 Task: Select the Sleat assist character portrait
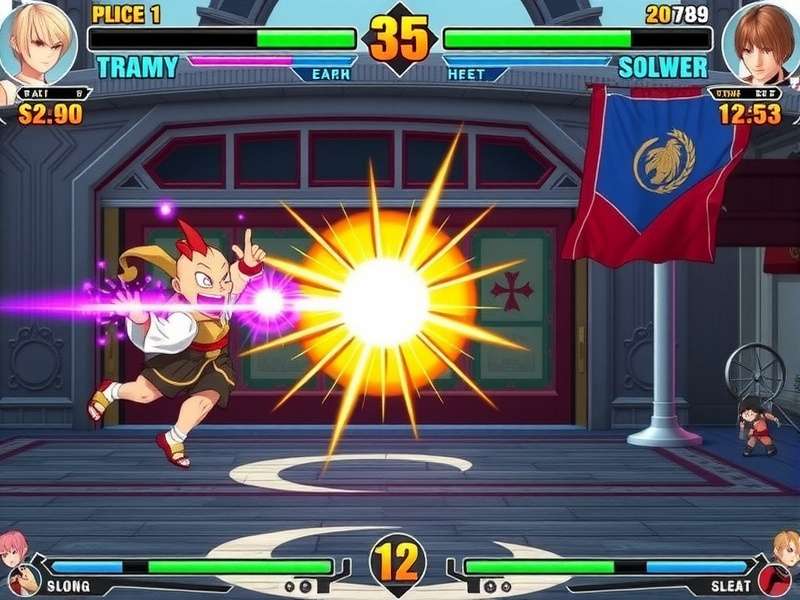pos(786,548)
